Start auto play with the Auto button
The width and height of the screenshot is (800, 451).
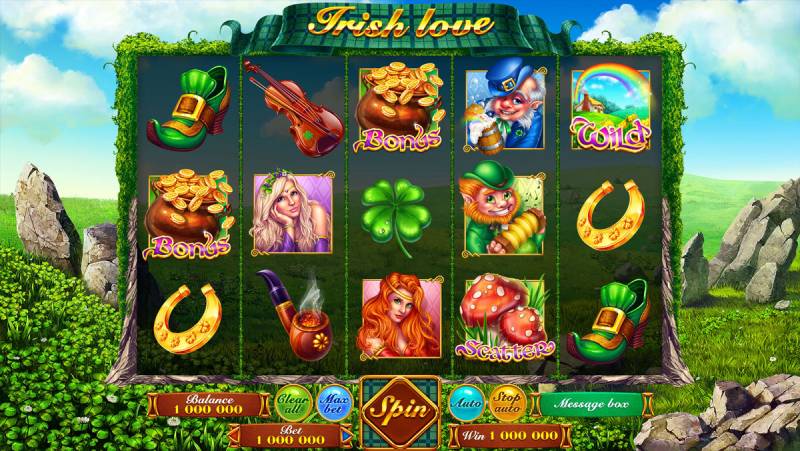point(466,404)
